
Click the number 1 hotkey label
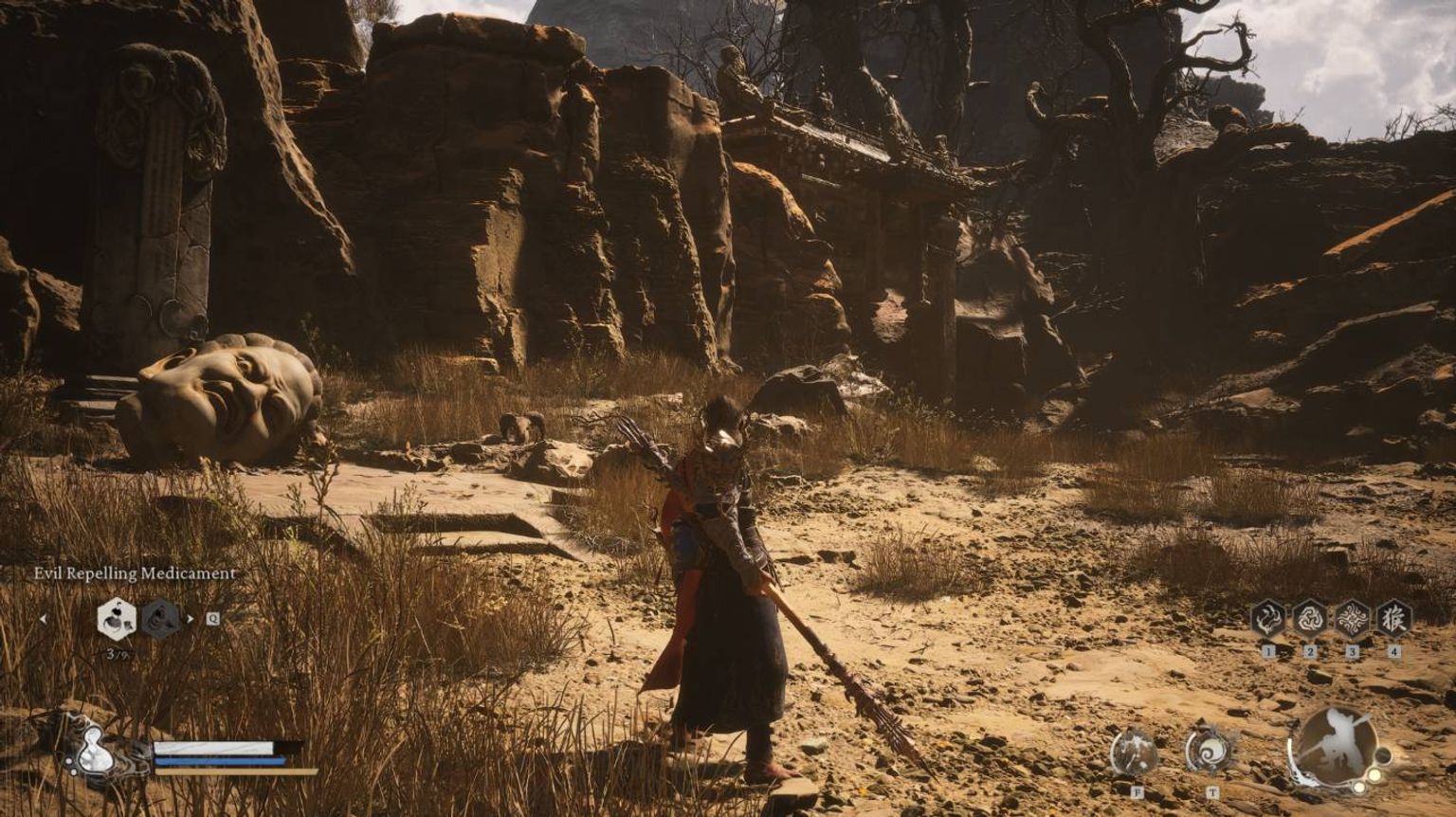pyautogui.click(x=1268, y=652)
